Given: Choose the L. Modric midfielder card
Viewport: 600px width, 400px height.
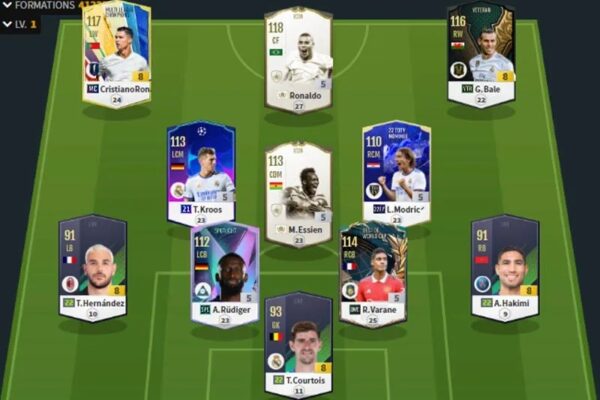Looking at the screenshot, I should click(x=396, y=170).
